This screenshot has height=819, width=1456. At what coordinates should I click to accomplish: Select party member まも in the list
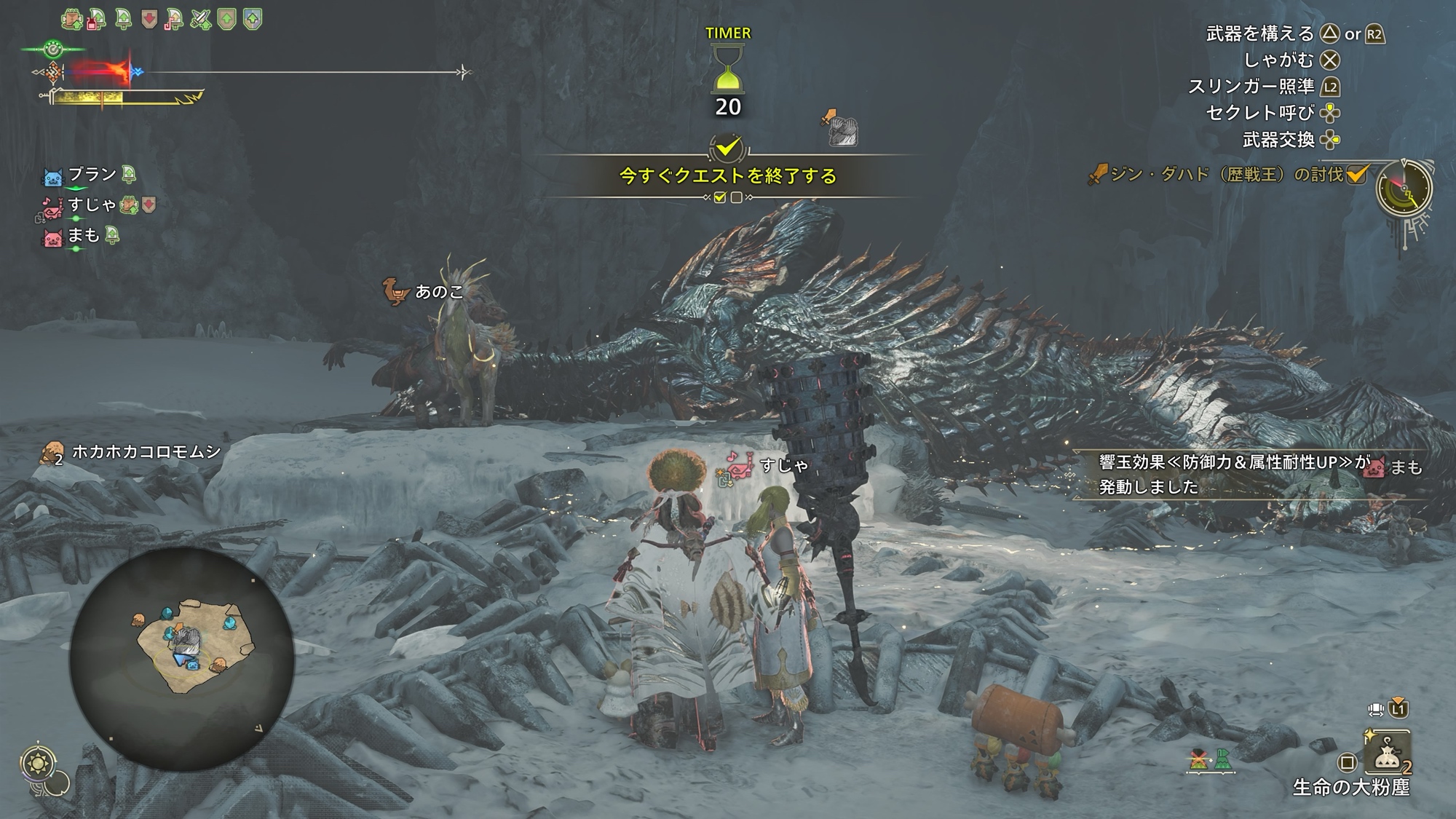(83, 236)
